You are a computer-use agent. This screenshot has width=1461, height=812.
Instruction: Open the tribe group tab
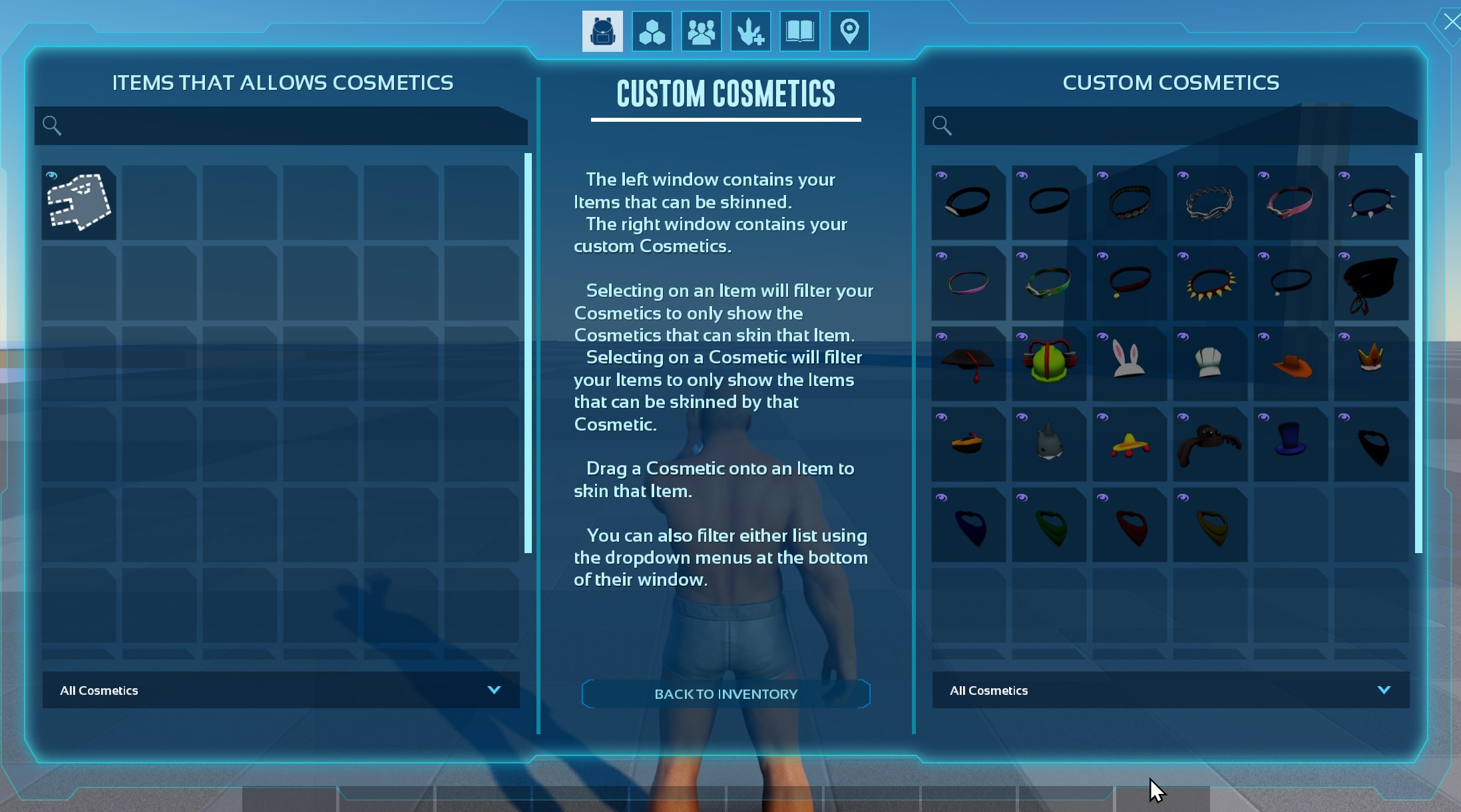[701, 31]
